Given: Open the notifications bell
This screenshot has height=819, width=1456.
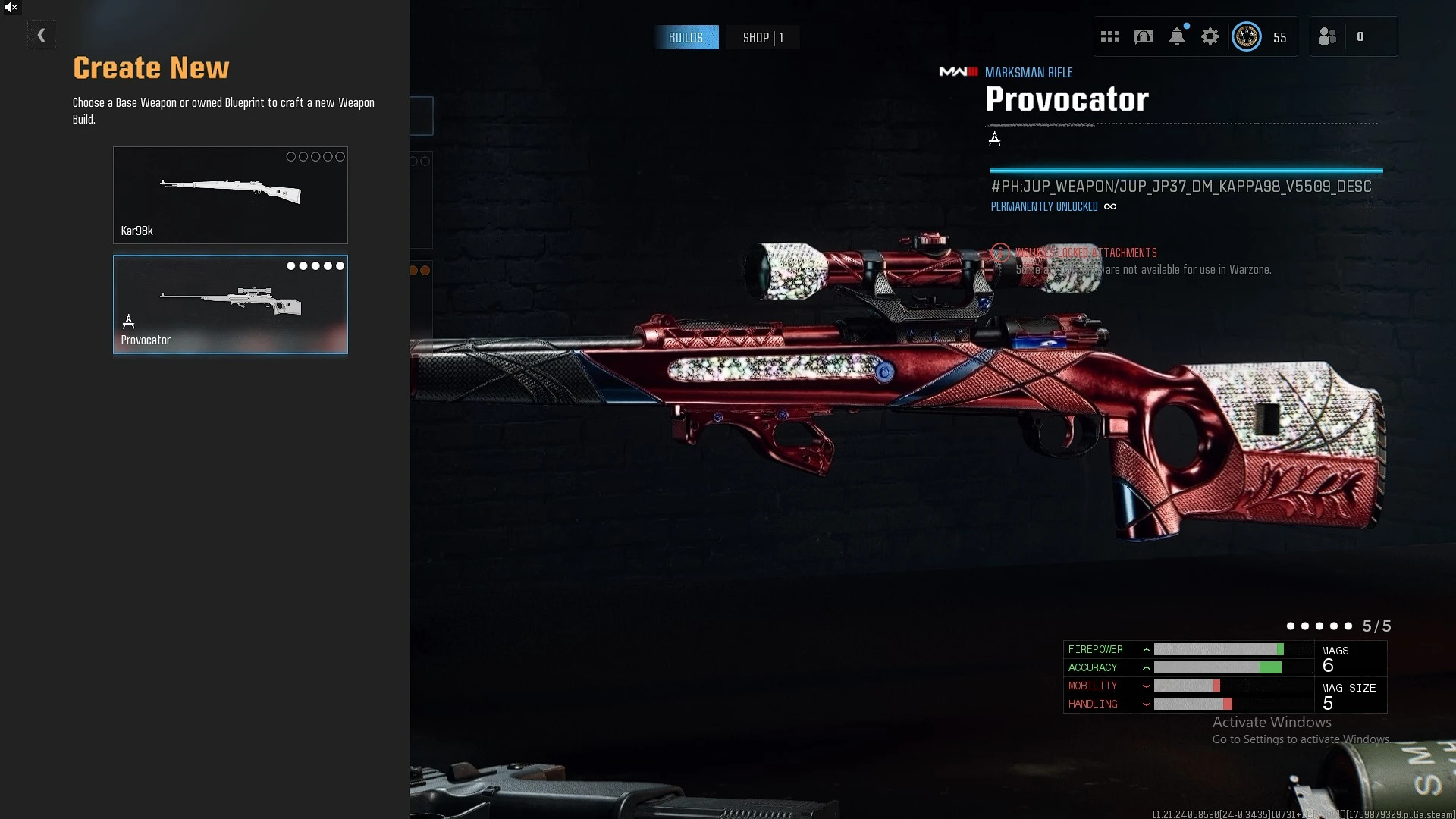Looking at the screenshot, I should (1177, 36).
